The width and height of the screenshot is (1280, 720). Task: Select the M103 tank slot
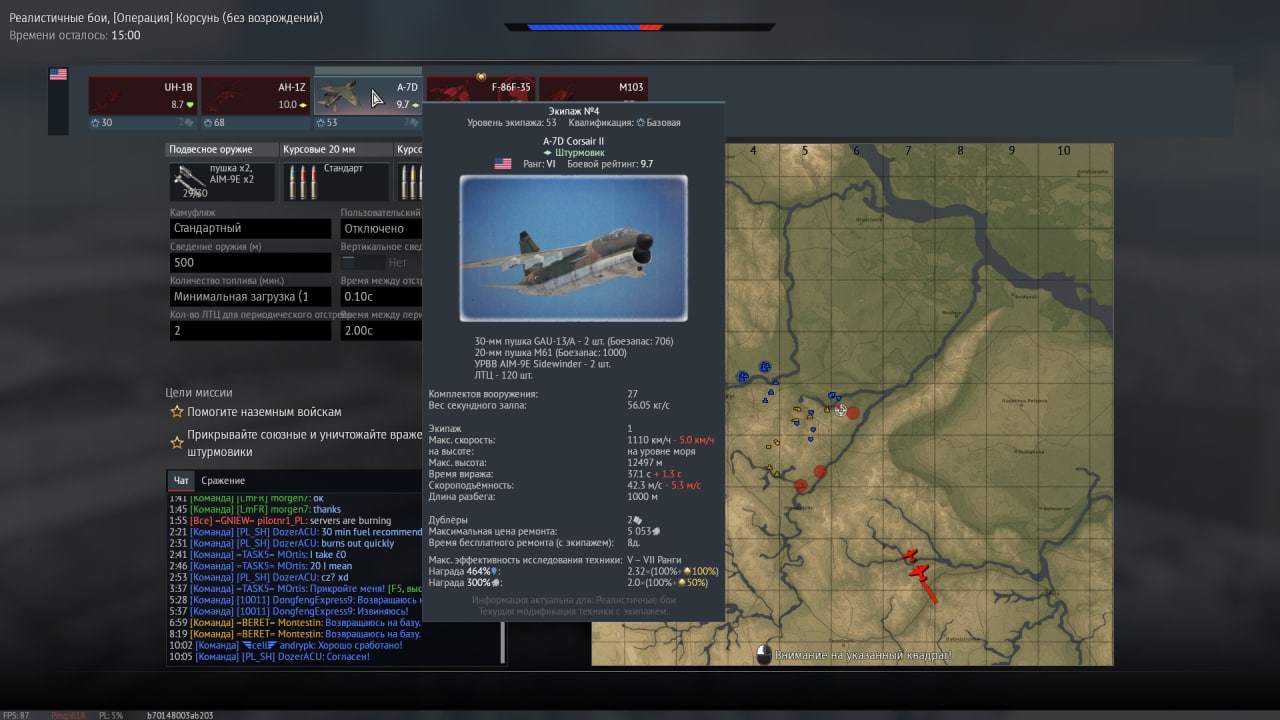593,97
